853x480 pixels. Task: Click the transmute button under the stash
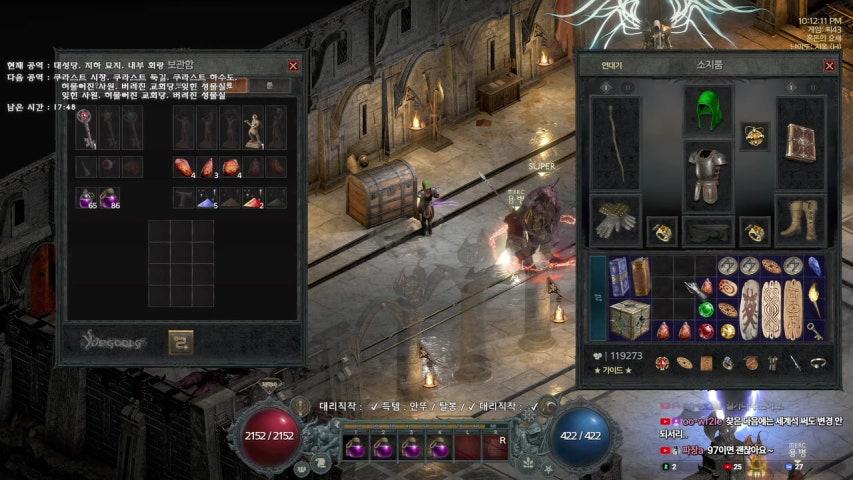tap(180, 341)
